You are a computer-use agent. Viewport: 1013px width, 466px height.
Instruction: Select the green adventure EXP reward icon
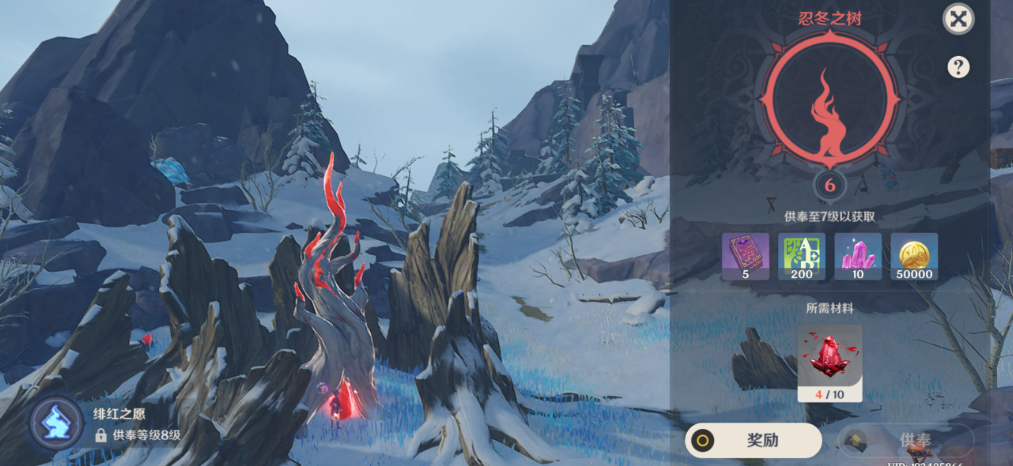coord(802,257)
